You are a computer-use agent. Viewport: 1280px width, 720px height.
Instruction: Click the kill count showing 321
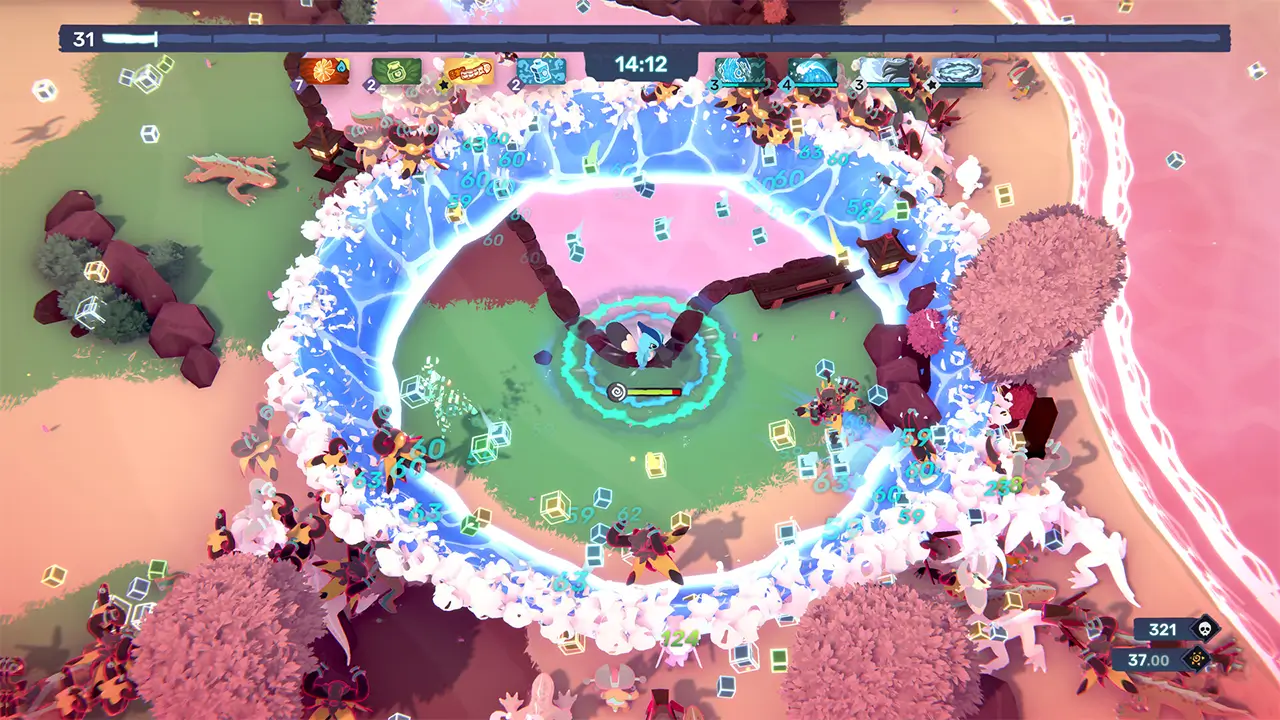(1163, 630)
